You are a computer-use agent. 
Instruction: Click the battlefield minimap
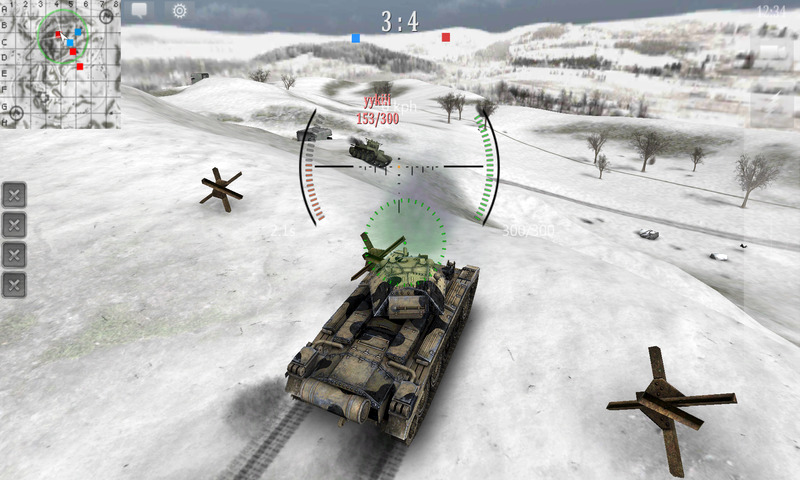tap(61, 64)
